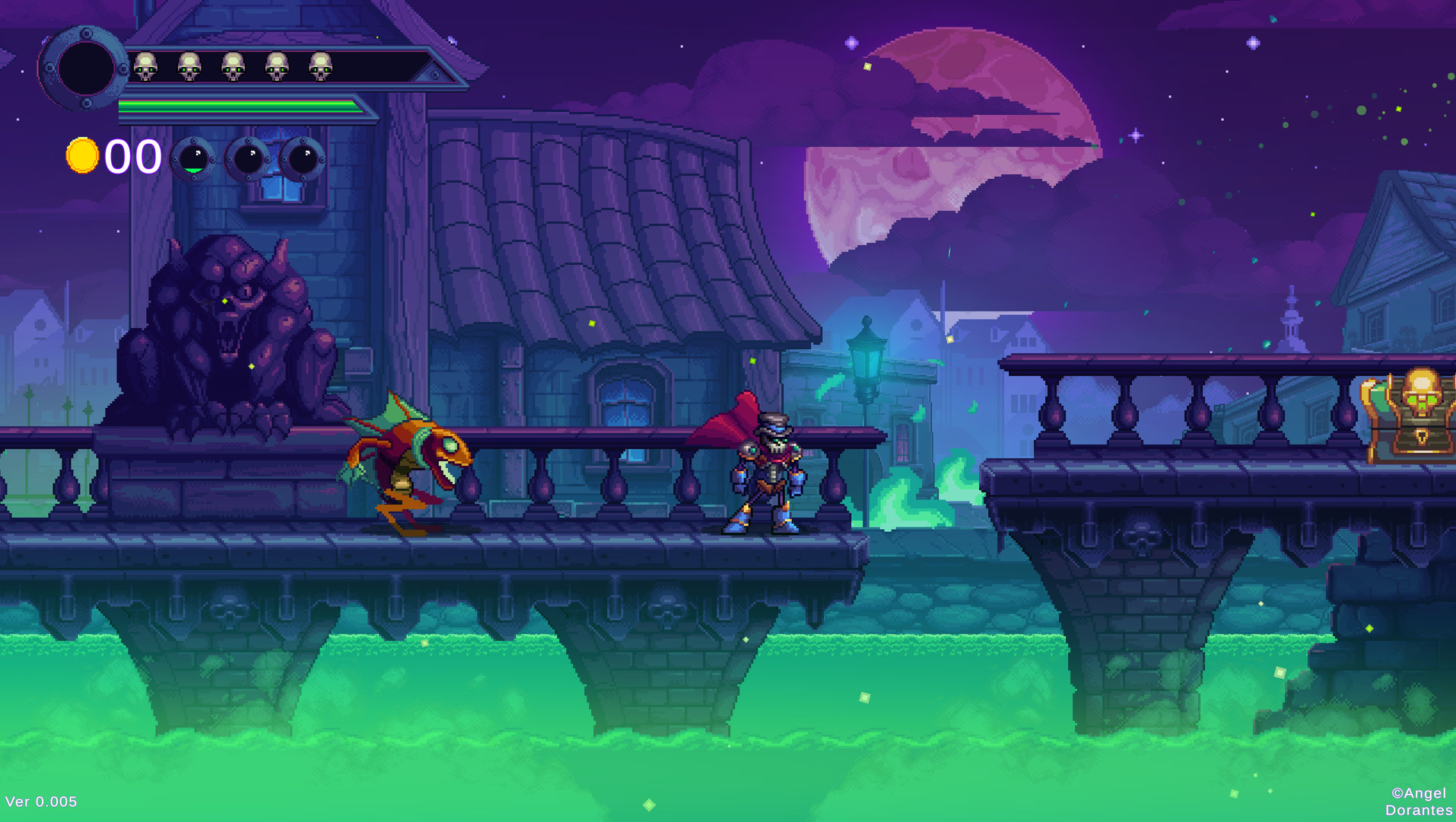Toggle the first ability gauge with green fill
Screen dimensions: 1456x822
(194, 160)
